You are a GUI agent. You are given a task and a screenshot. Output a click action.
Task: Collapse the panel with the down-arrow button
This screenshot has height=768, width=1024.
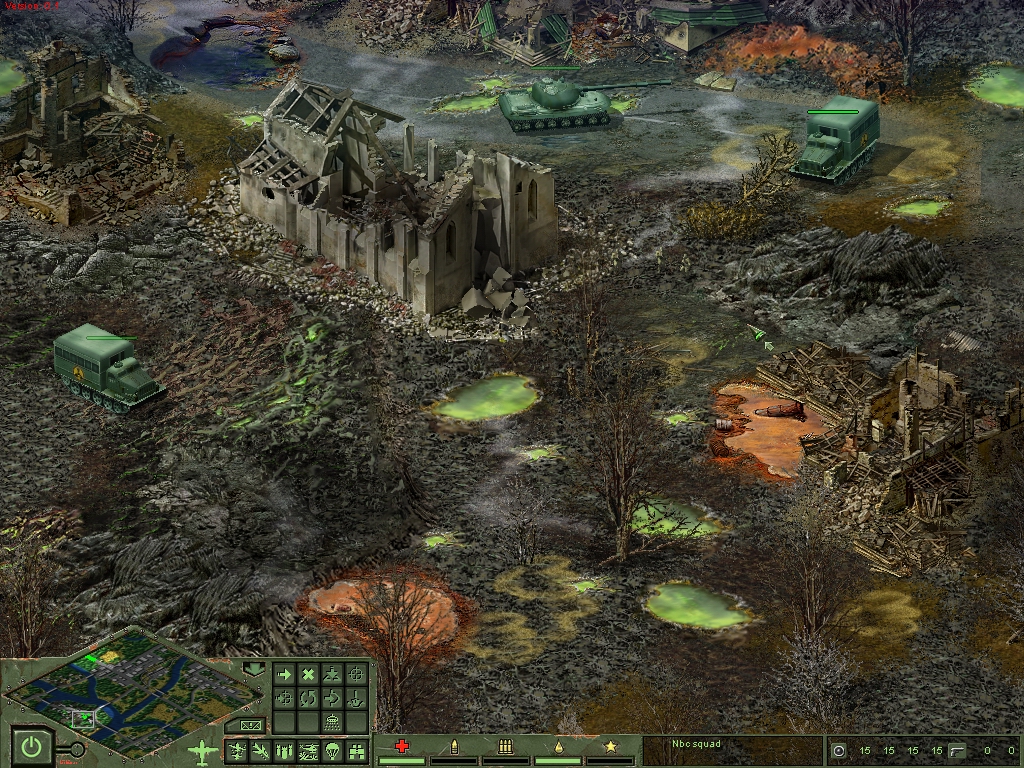pos(254,668)
